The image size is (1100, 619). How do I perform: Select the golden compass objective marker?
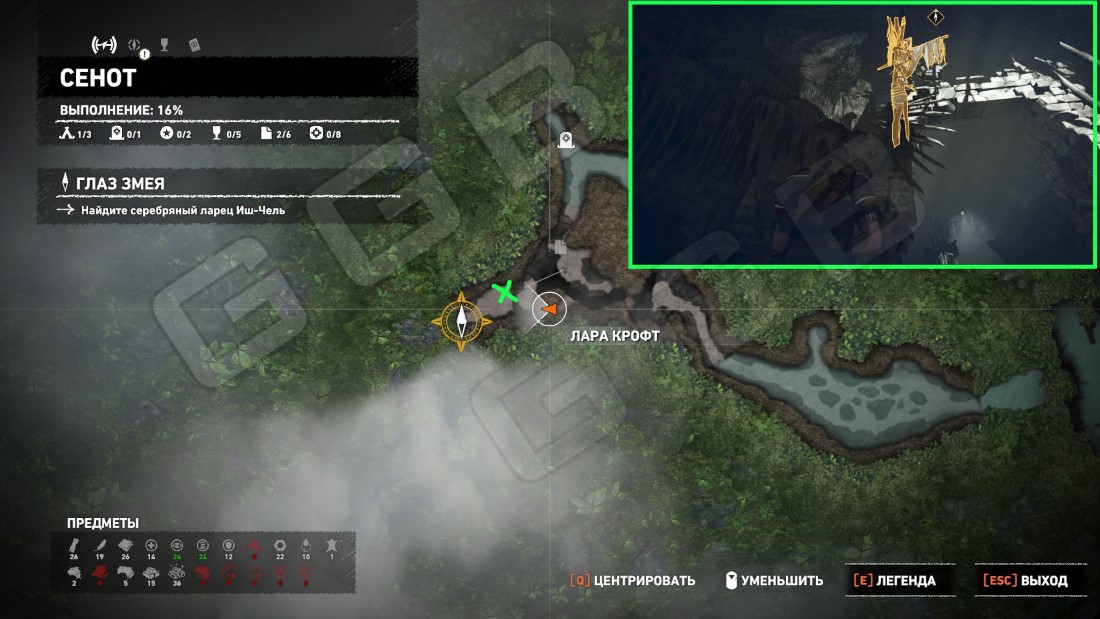tap(462, 320)
